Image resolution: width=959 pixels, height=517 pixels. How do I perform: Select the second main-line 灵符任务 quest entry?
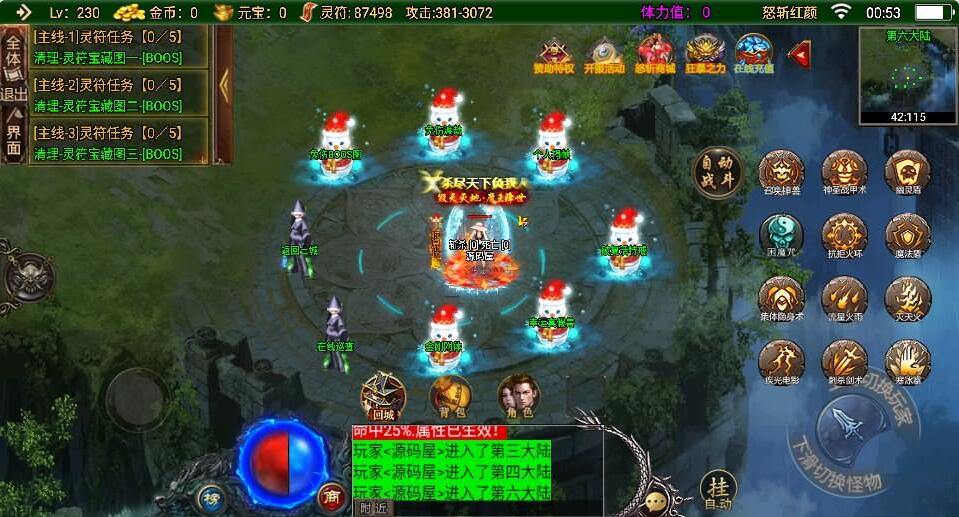(118, 93)
